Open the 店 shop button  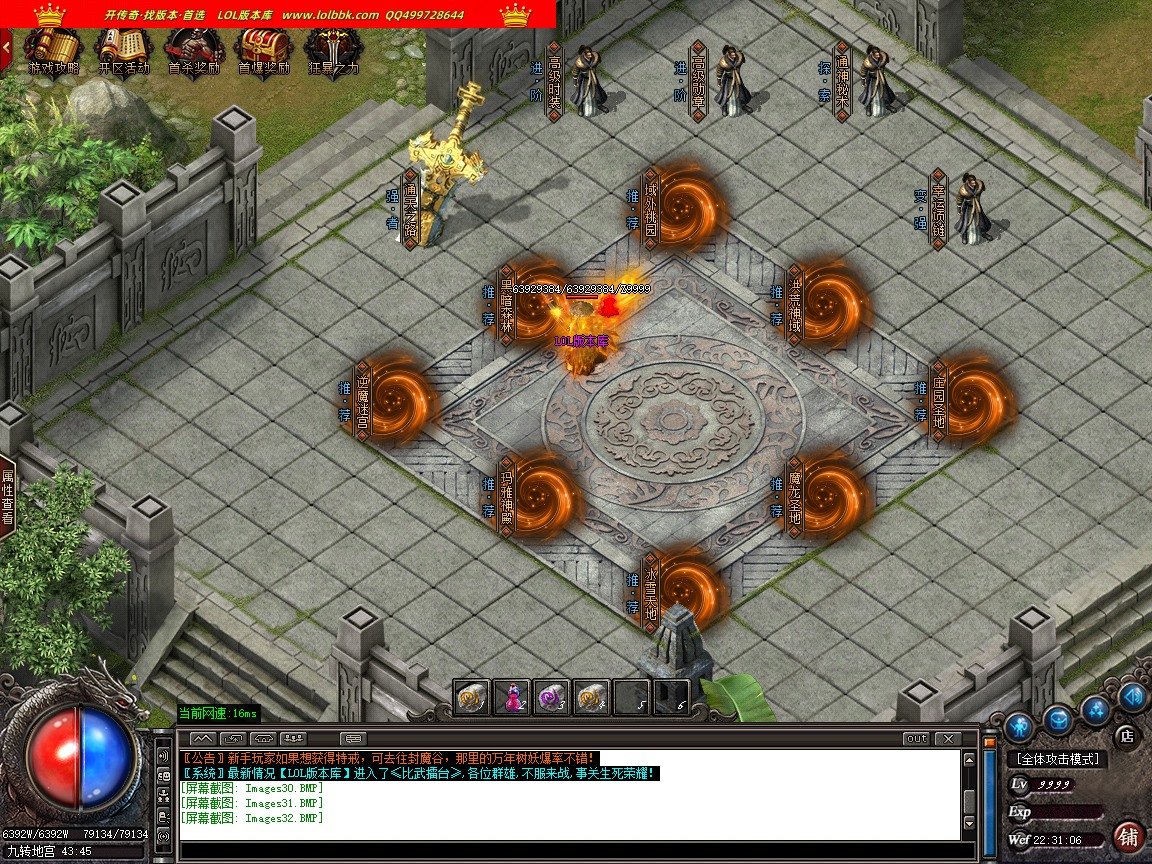pyautogui.click(x=1126, y=735)
